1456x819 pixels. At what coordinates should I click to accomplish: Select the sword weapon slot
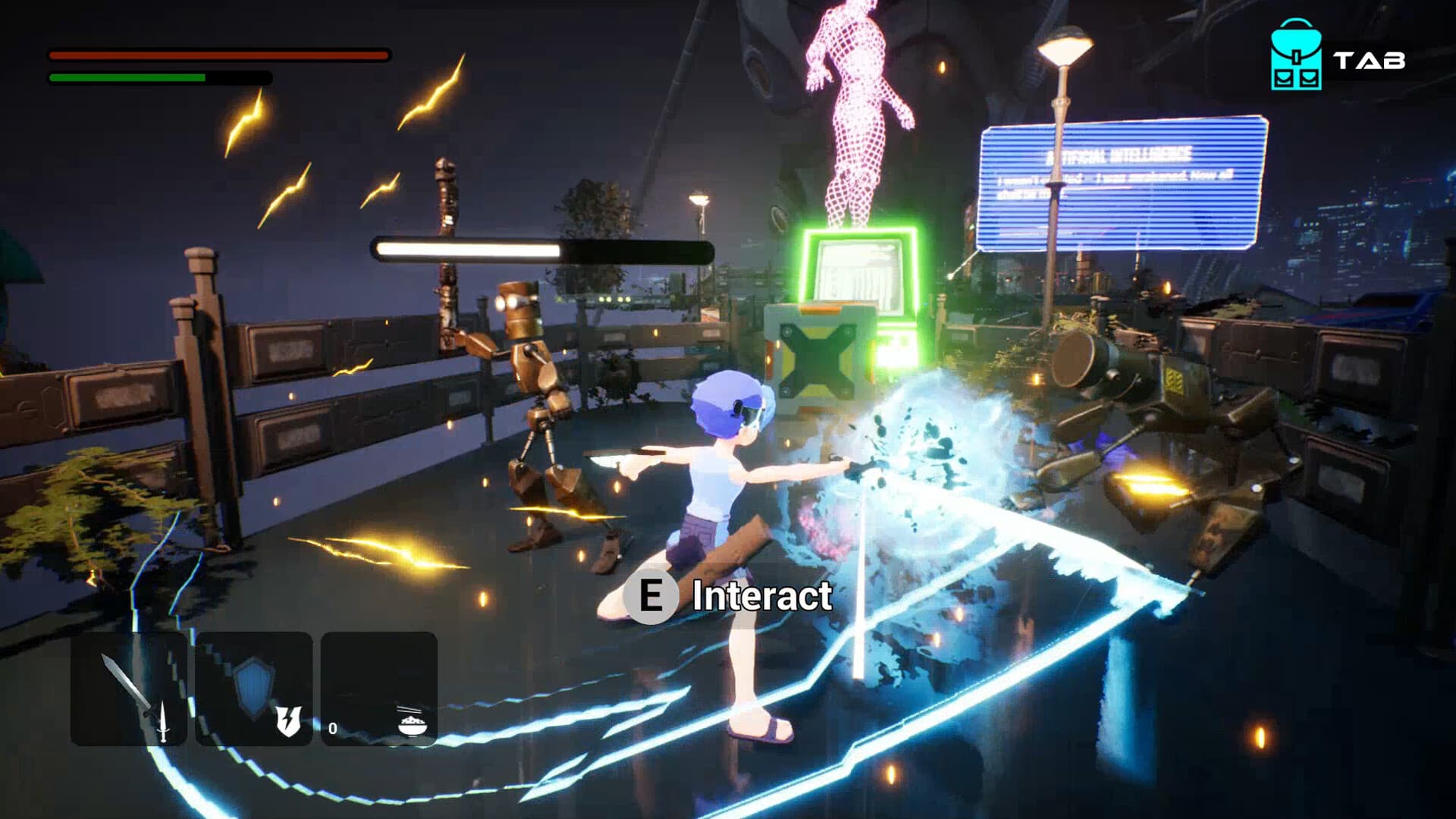(x=129, y=689)
